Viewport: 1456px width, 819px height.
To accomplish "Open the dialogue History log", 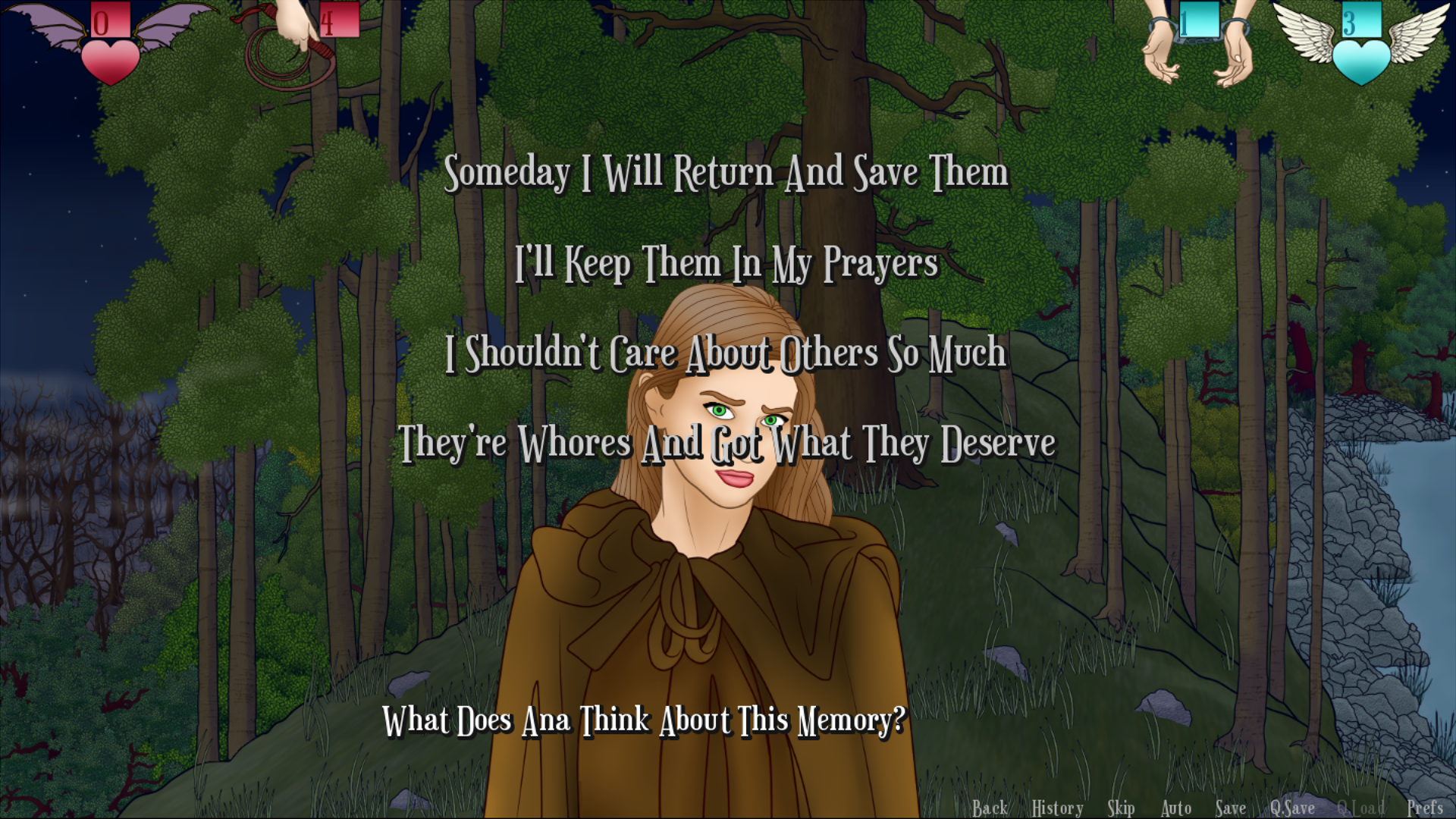I will (1057, 808).
